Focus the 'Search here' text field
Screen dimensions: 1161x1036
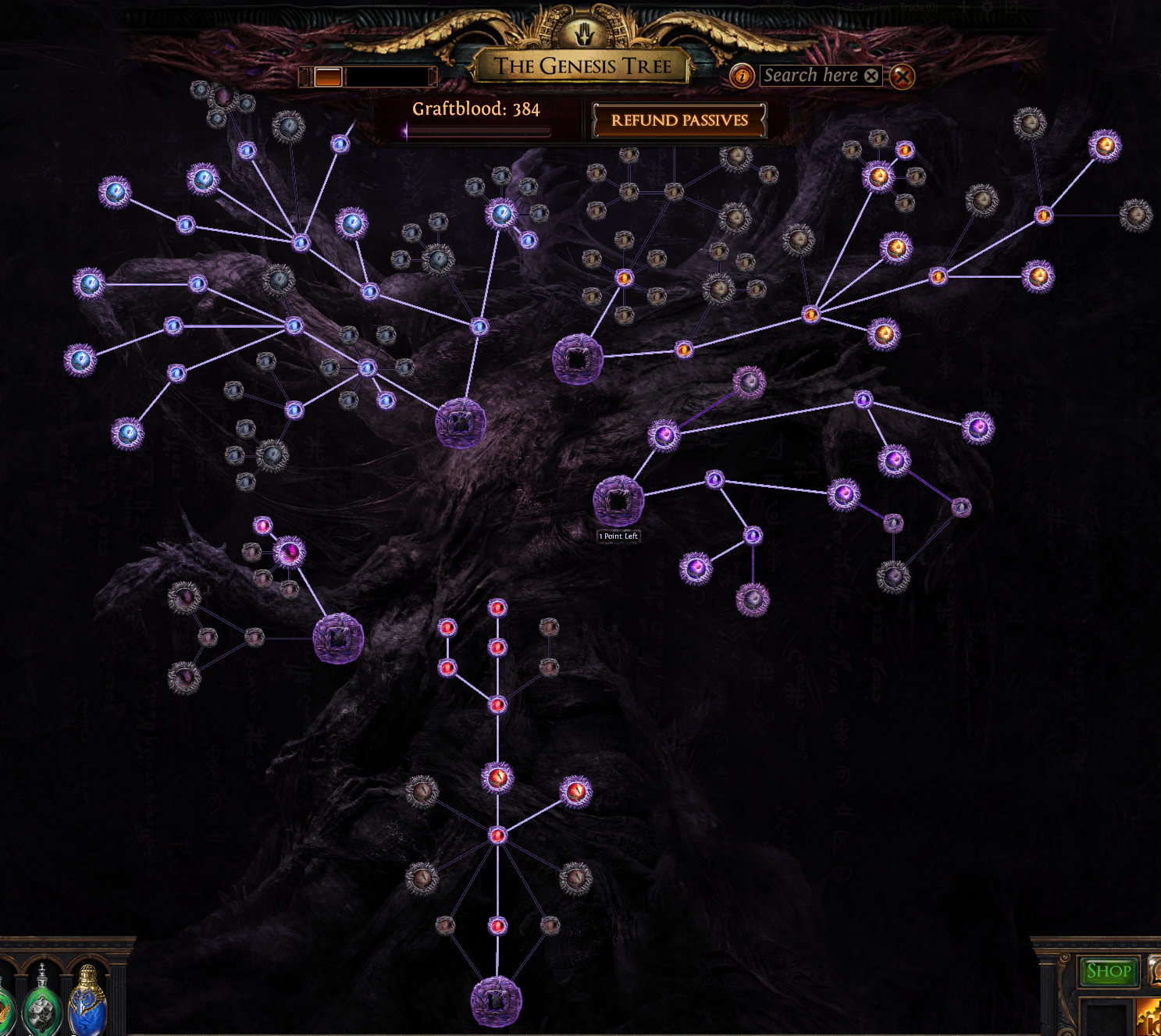[x=810, y=76]
